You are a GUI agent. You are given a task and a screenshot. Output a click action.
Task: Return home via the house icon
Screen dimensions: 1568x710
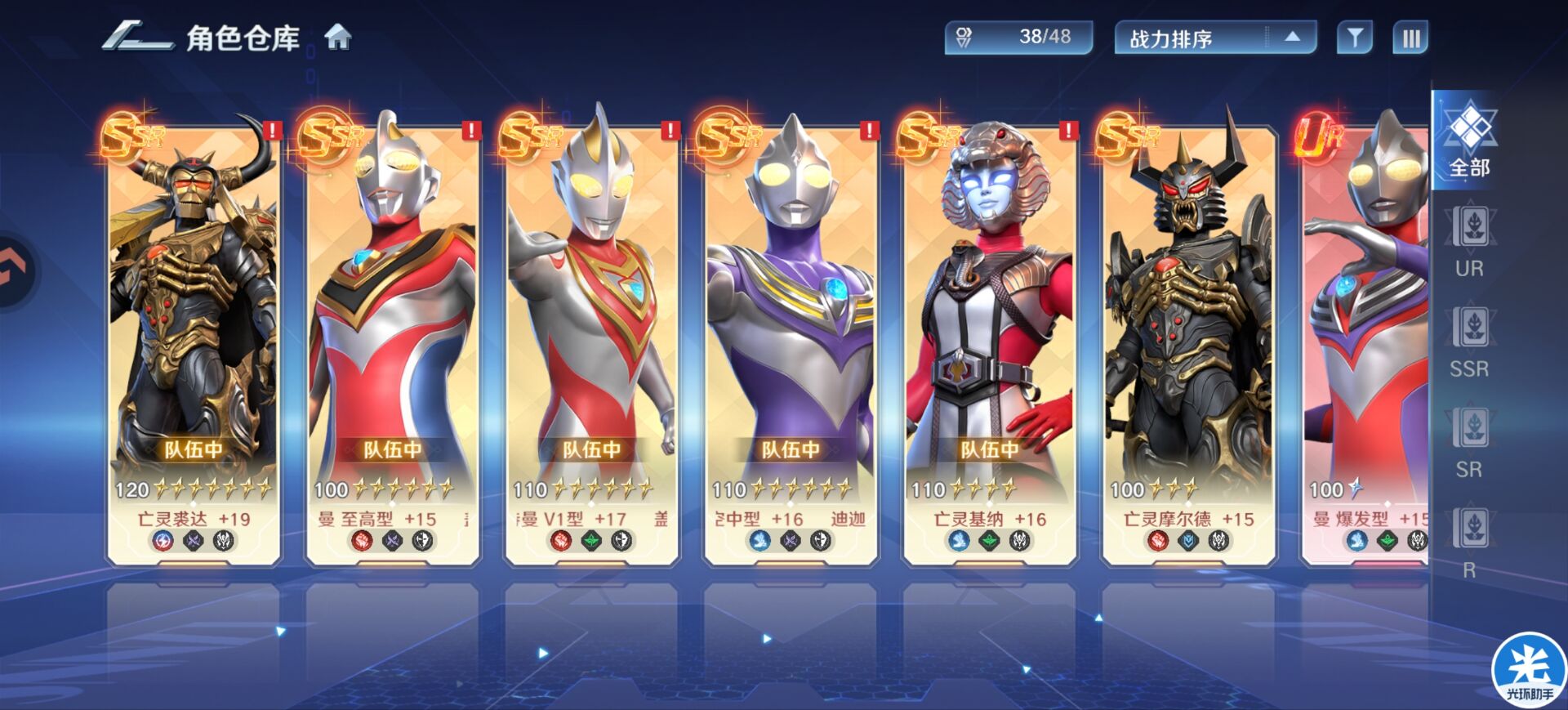click(x=338, y=38)
